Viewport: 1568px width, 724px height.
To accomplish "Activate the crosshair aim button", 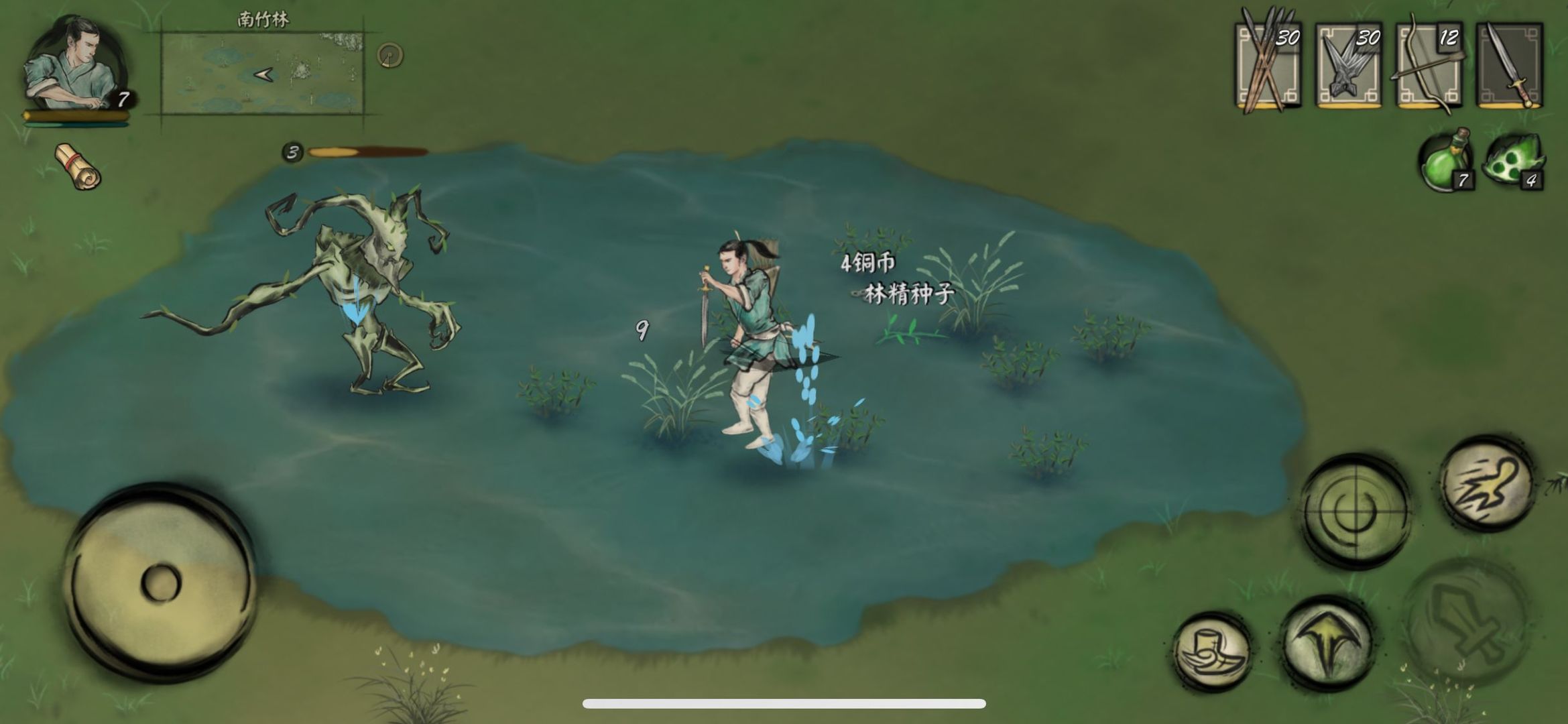I will click(x=1355, y=511).
